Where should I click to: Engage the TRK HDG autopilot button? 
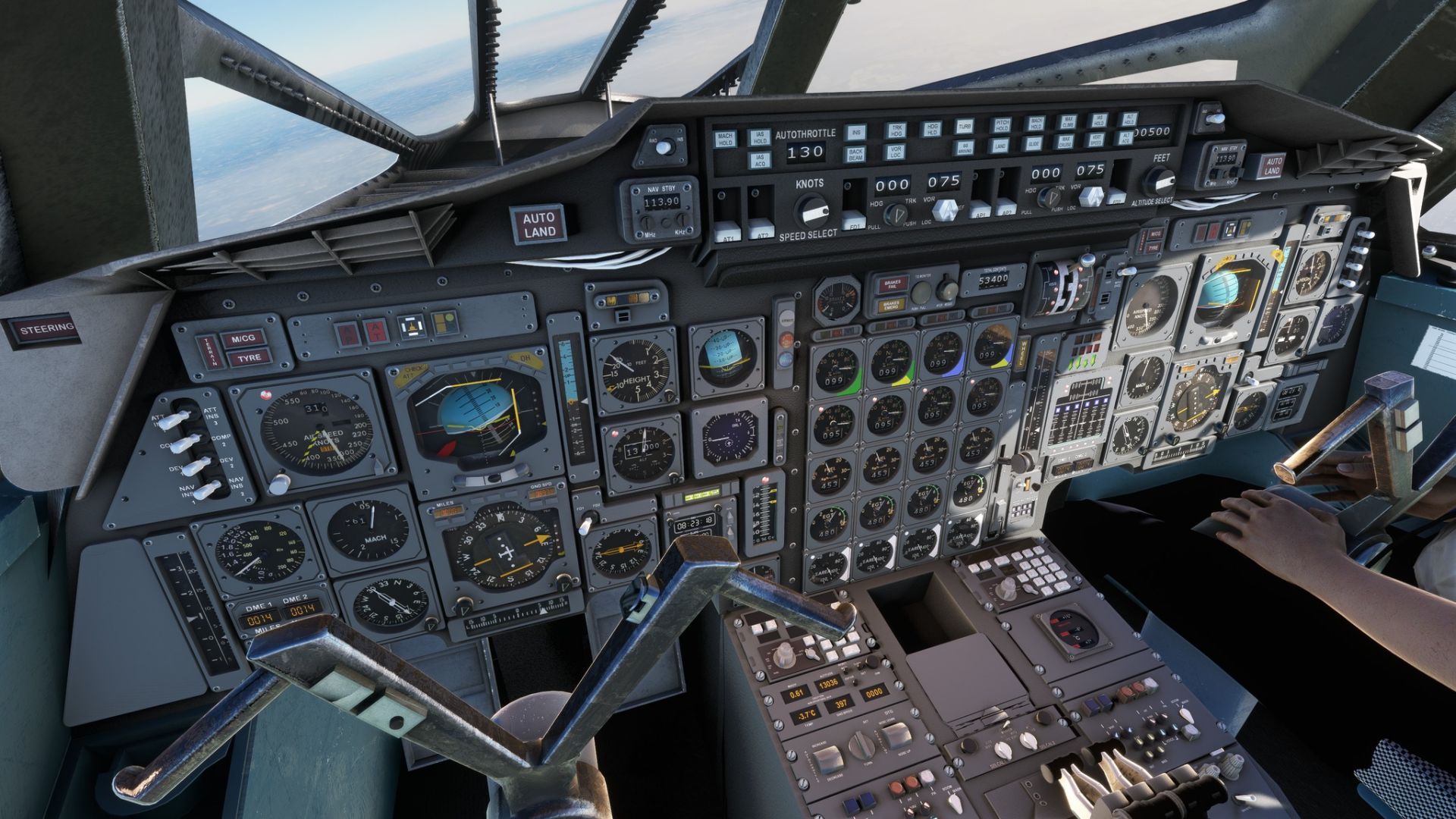(896, 130)
